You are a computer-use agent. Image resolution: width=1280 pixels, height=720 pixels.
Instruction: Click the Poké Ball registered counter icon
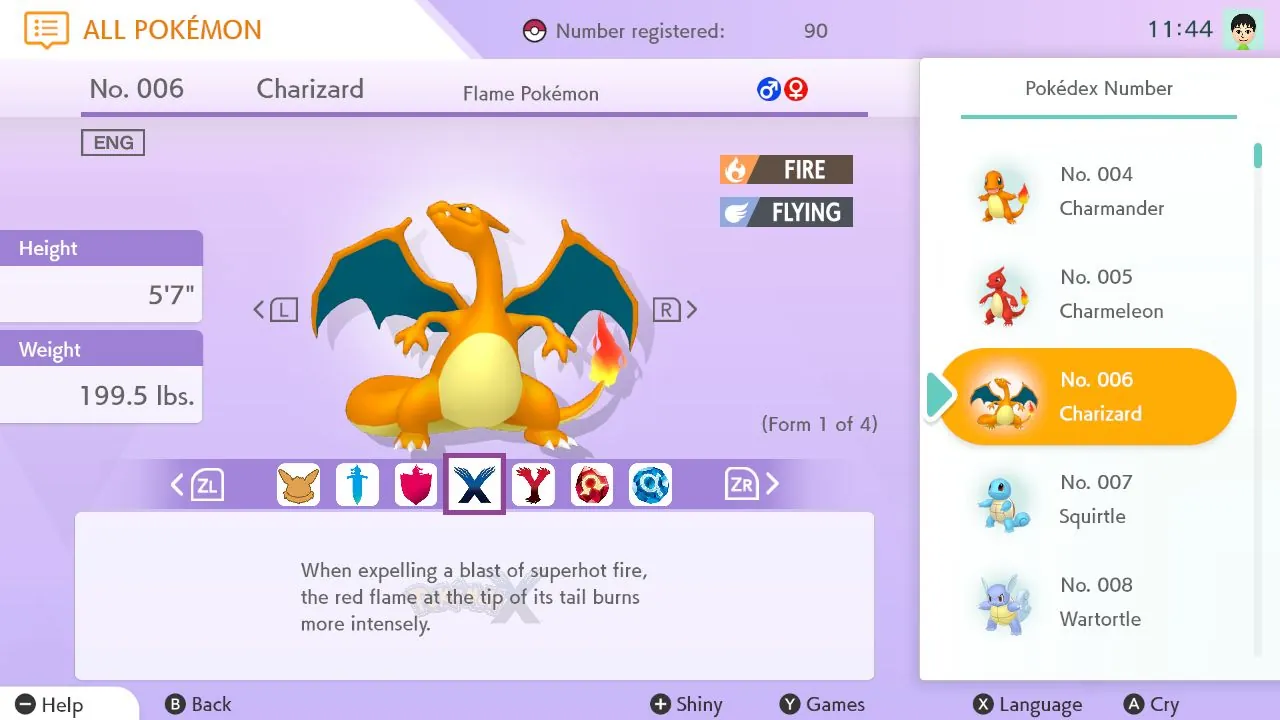tap(533, 30)
